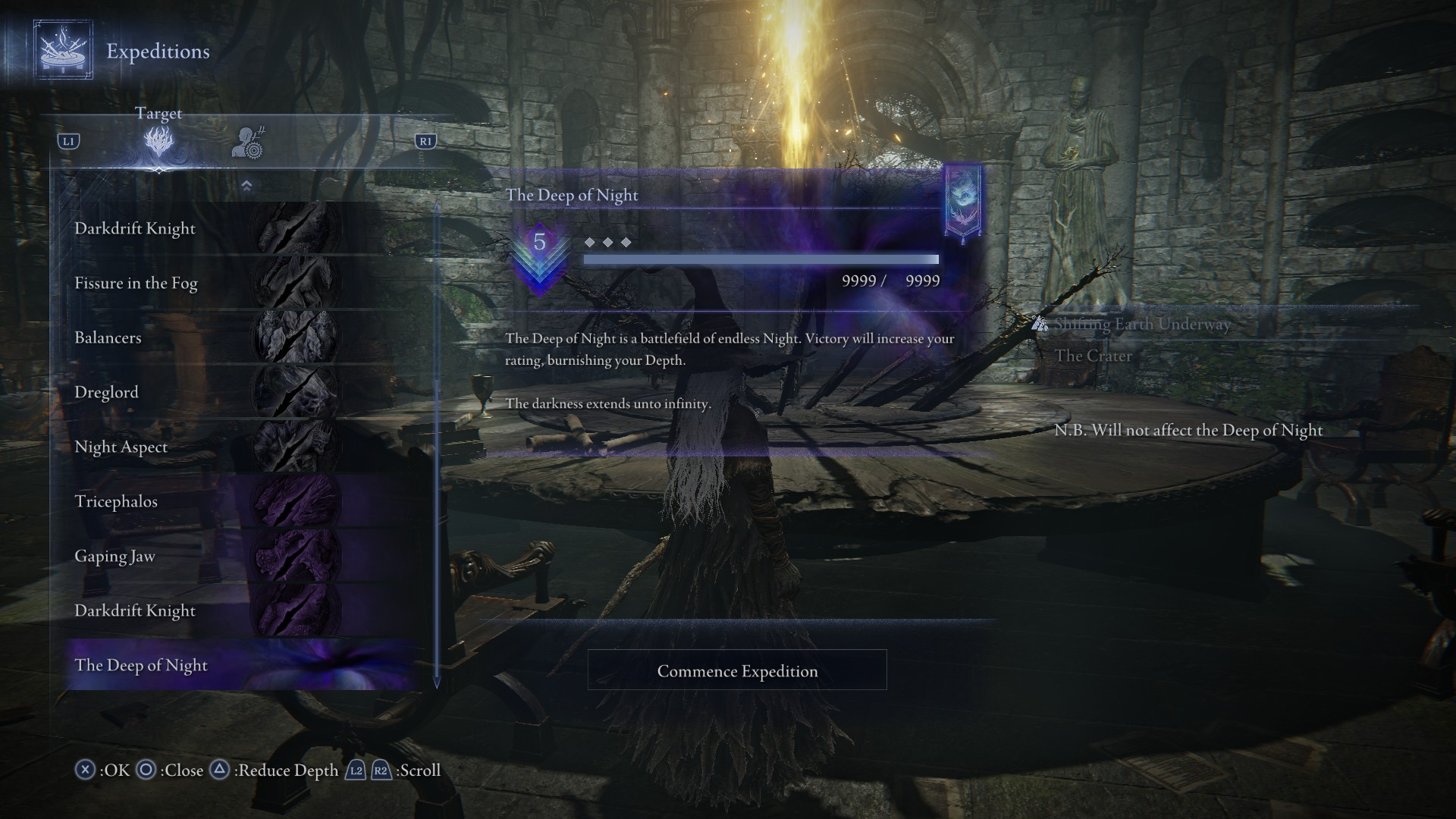Commence the expedition
1456x819 pixels.
pyautogui.click(x=737, y=670)
